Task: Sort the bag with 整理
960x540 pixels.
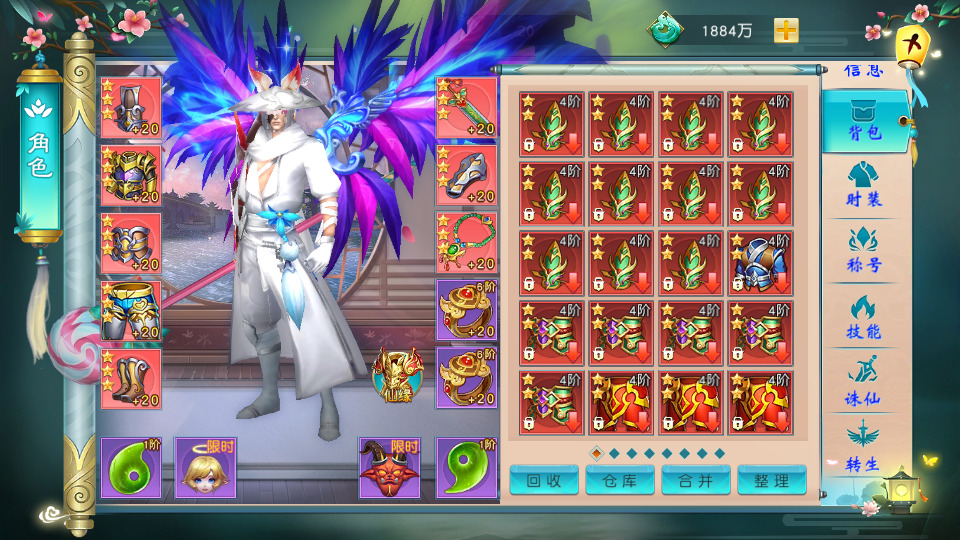Action: 772,480
